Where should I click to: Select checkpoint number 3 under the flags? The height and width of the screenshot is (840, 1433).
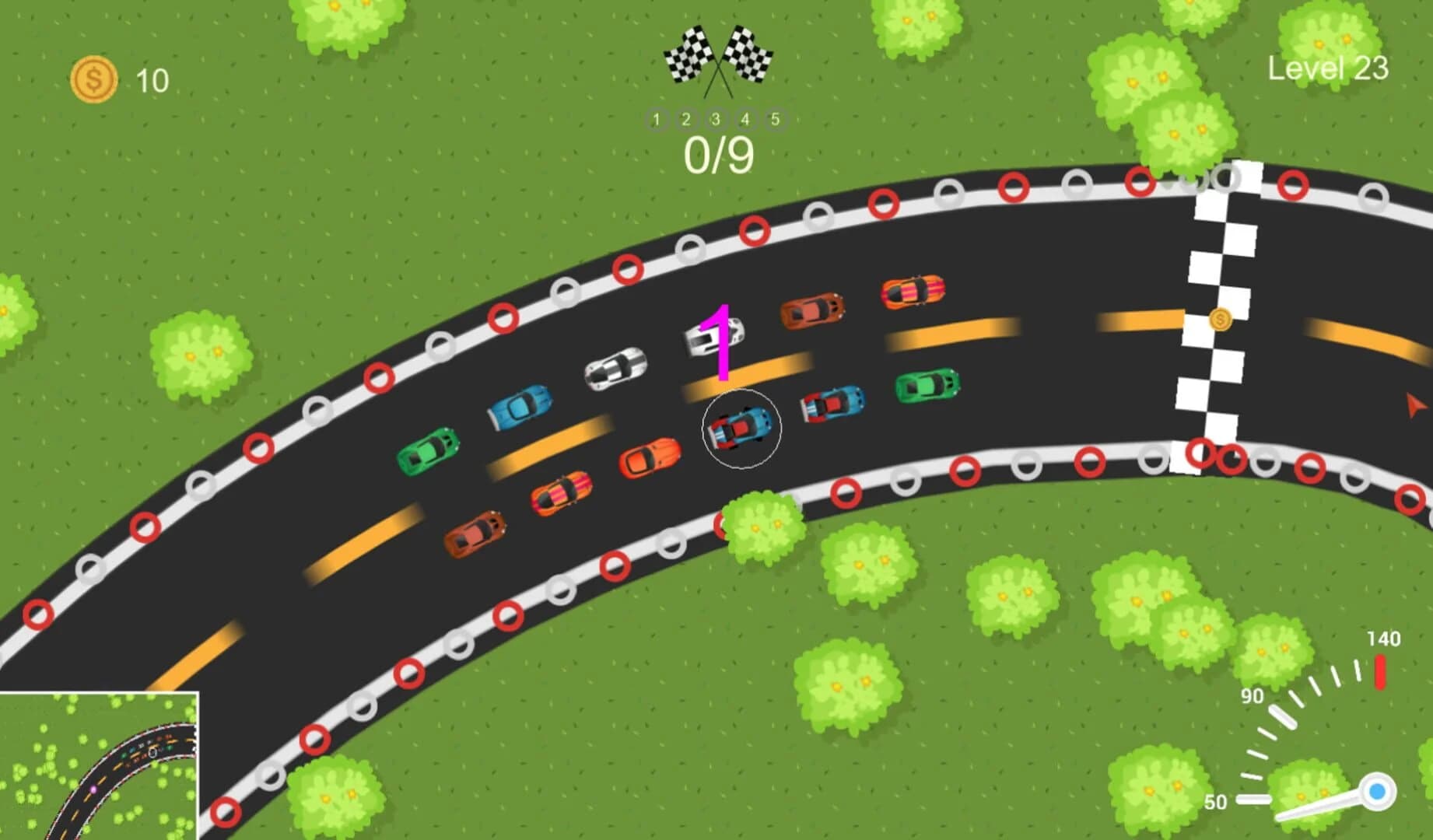coord(713,120)
